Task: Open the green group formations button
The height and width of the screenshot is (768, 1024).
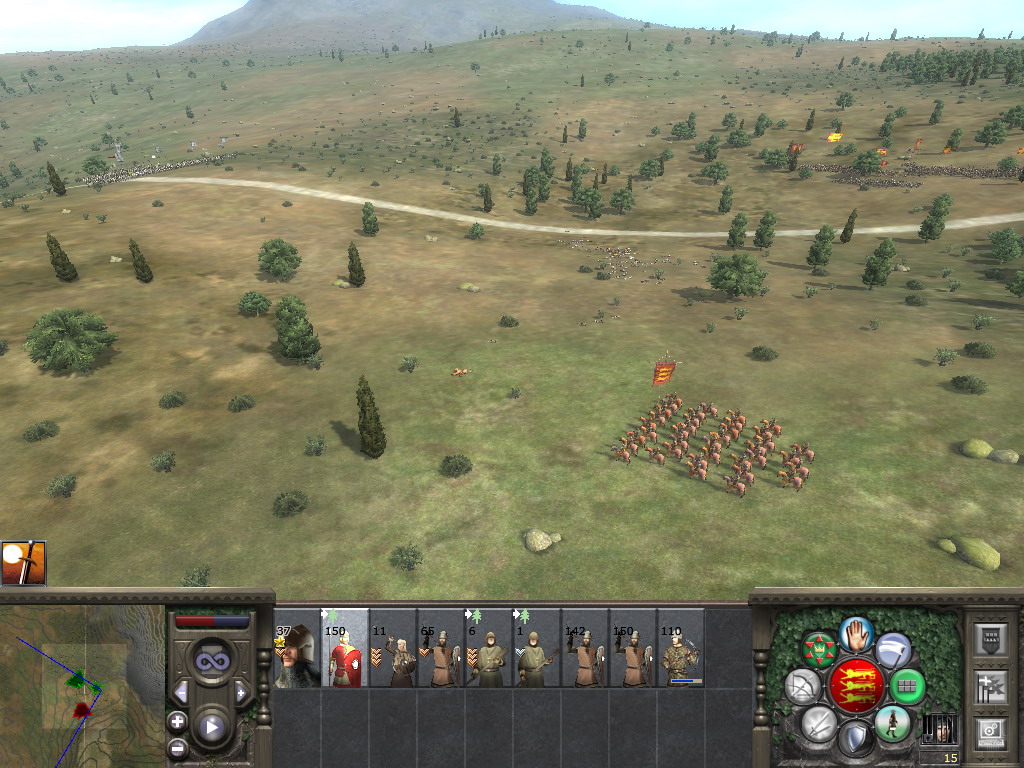Action: [x=907, y=686]
